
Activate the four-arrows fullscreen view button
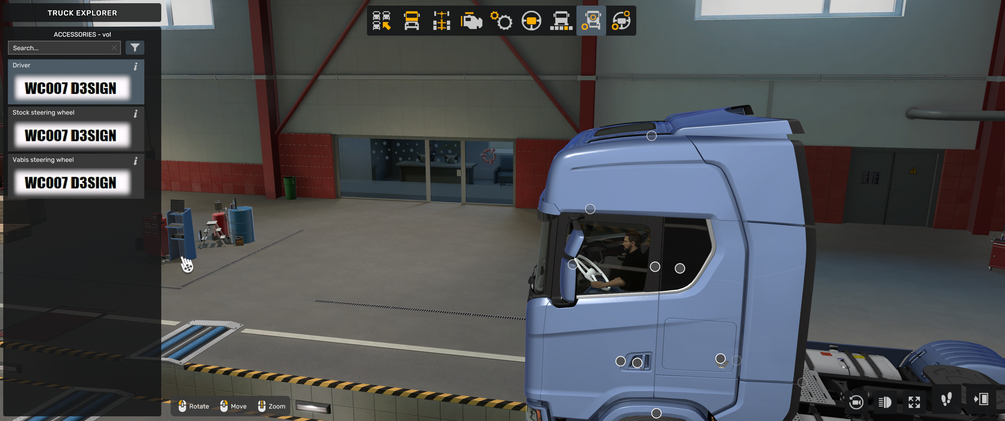(914, 401)
